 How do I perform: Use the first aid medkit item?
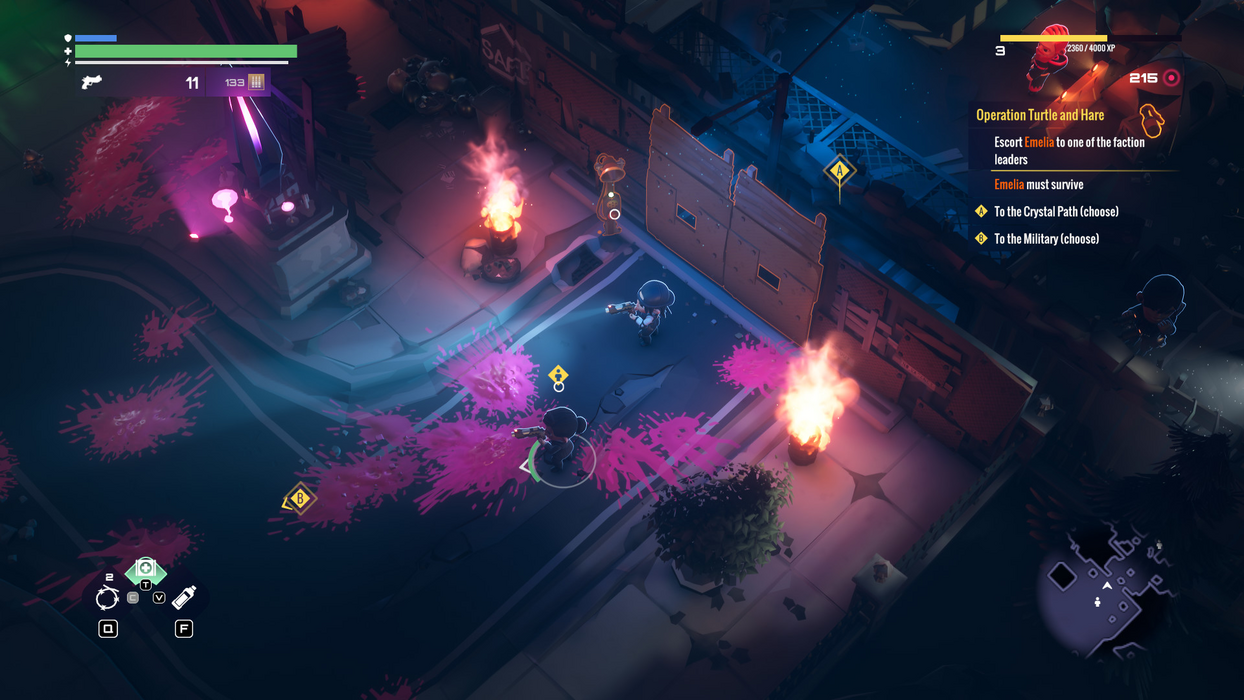[145, 569]
